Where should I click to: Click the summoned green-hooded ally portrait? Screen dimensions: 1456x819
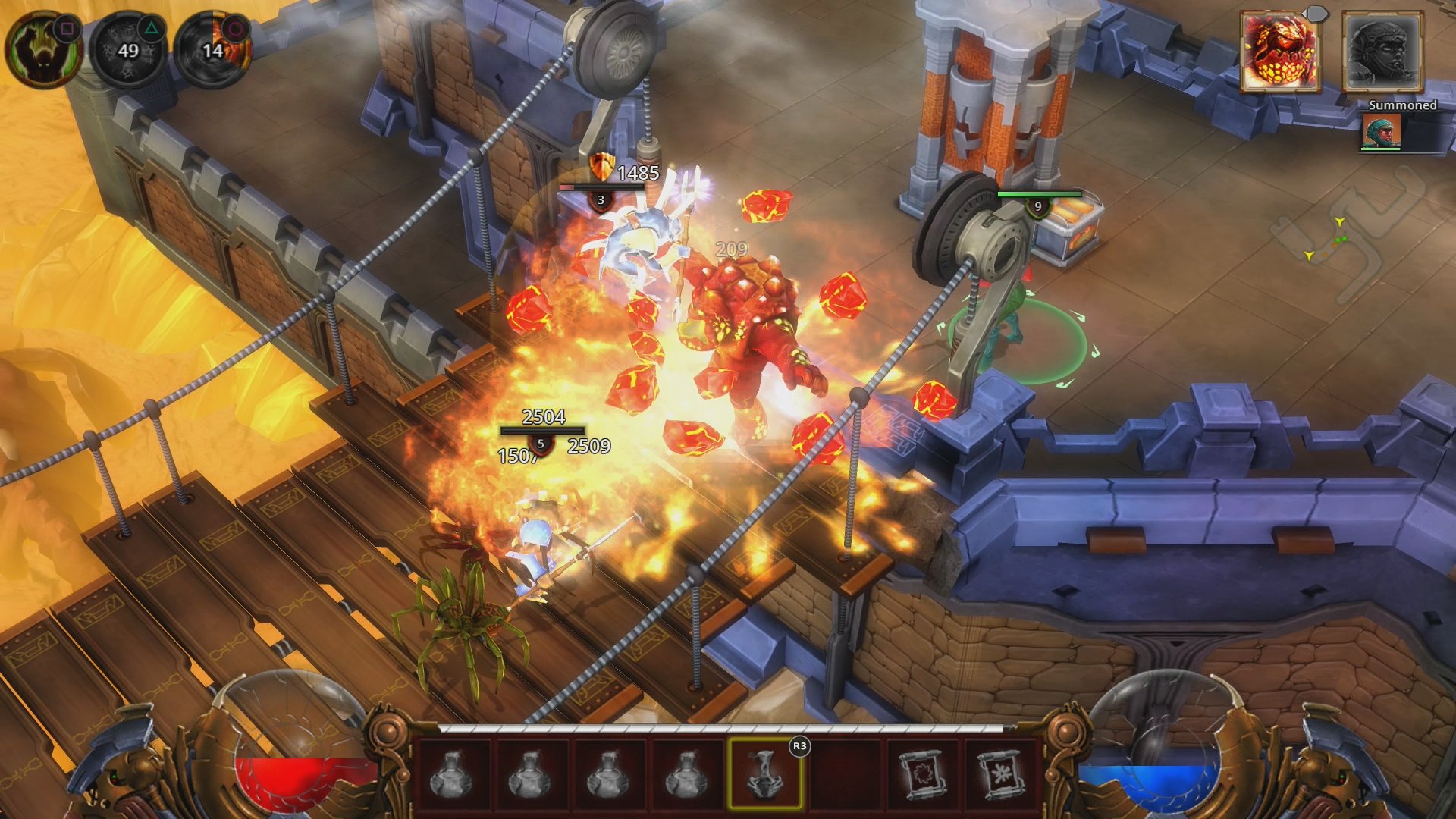coord(1381,131)
